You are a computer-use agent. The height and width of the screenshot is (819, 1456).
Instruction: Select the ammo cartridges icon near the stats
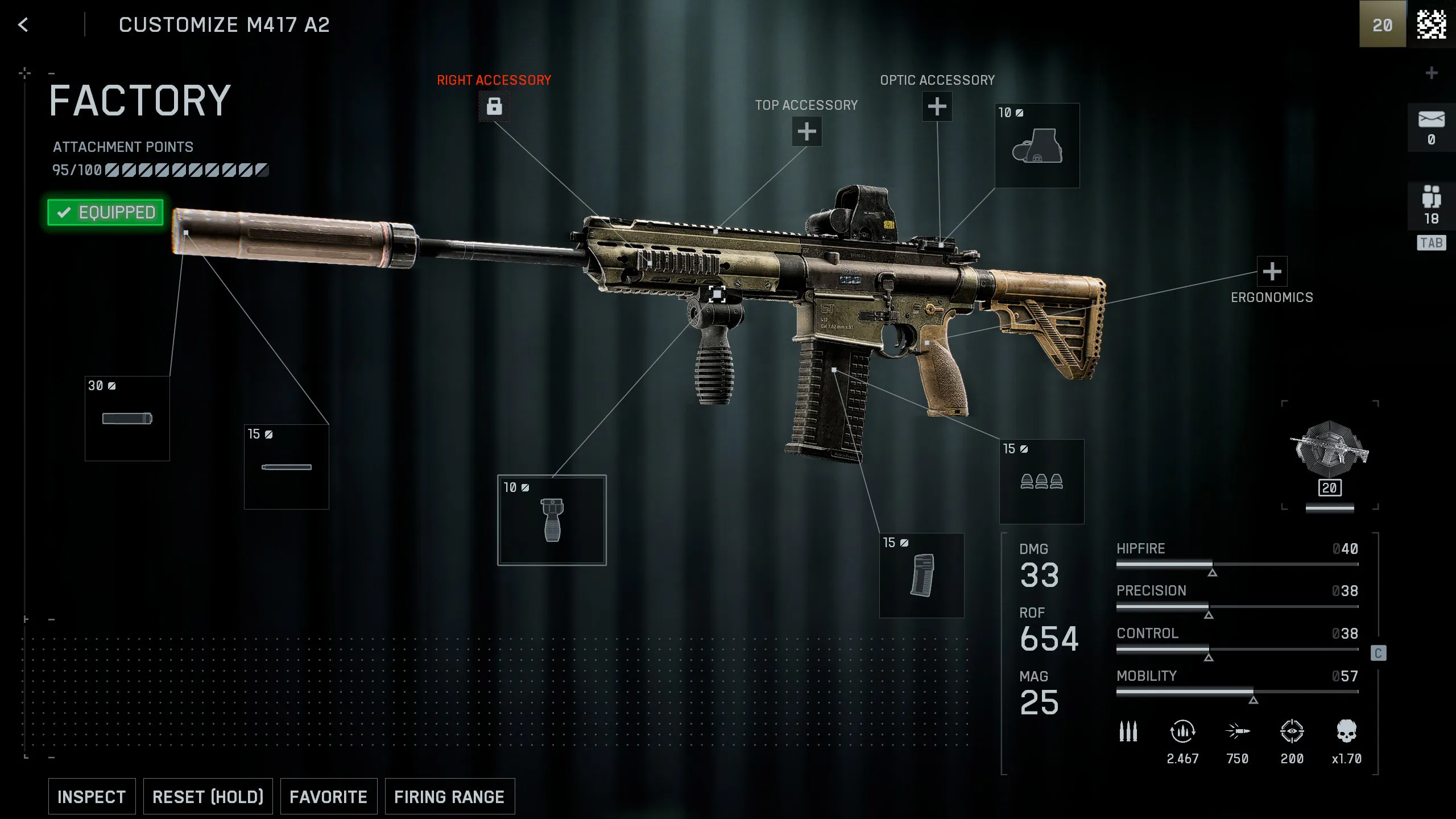(x=1128, y=732)
